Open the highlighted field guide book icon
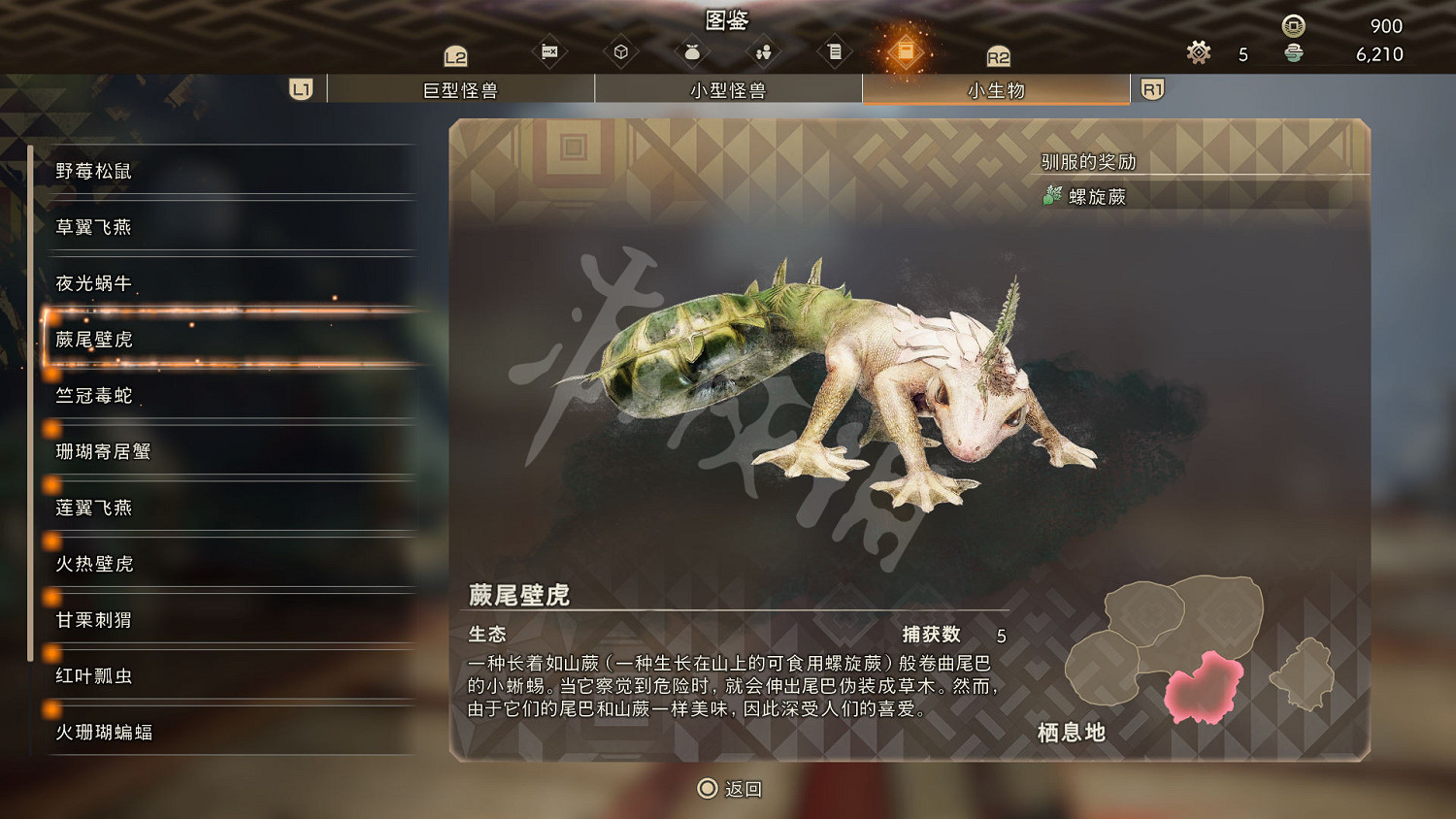The image size is (1456, 819). tap(908, 49)
